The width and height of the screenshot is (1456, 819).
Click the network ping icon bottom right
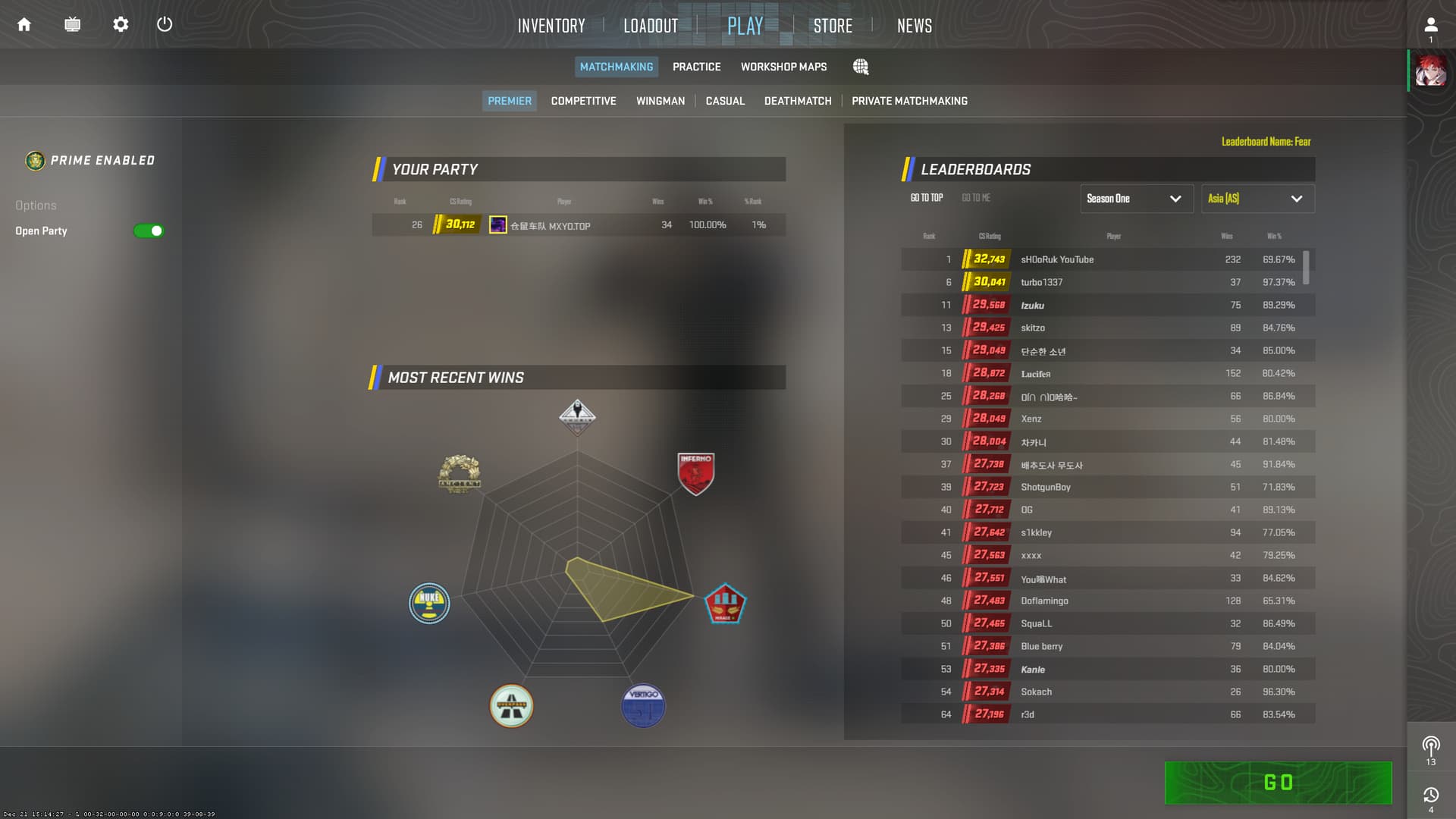pyautogui.click(x=1430, y=744)
